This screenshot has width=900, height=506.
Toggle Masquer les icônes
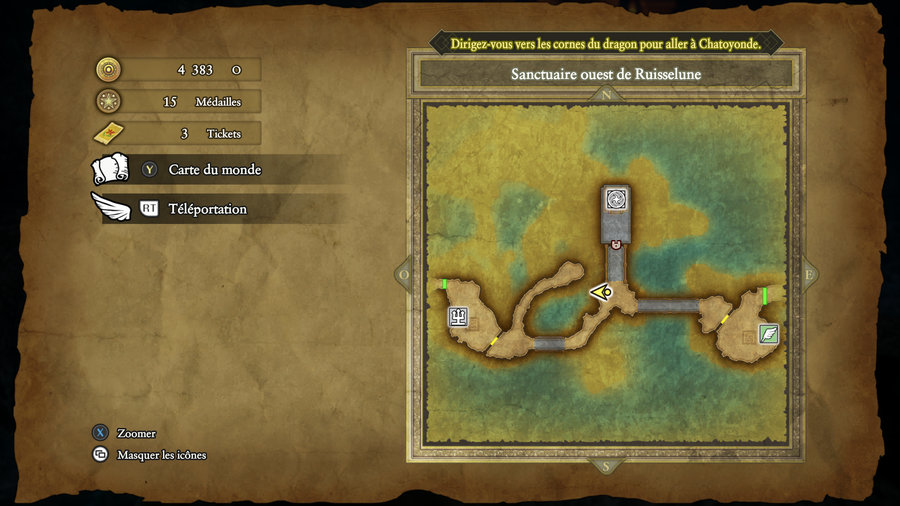[x=161, y=455]
